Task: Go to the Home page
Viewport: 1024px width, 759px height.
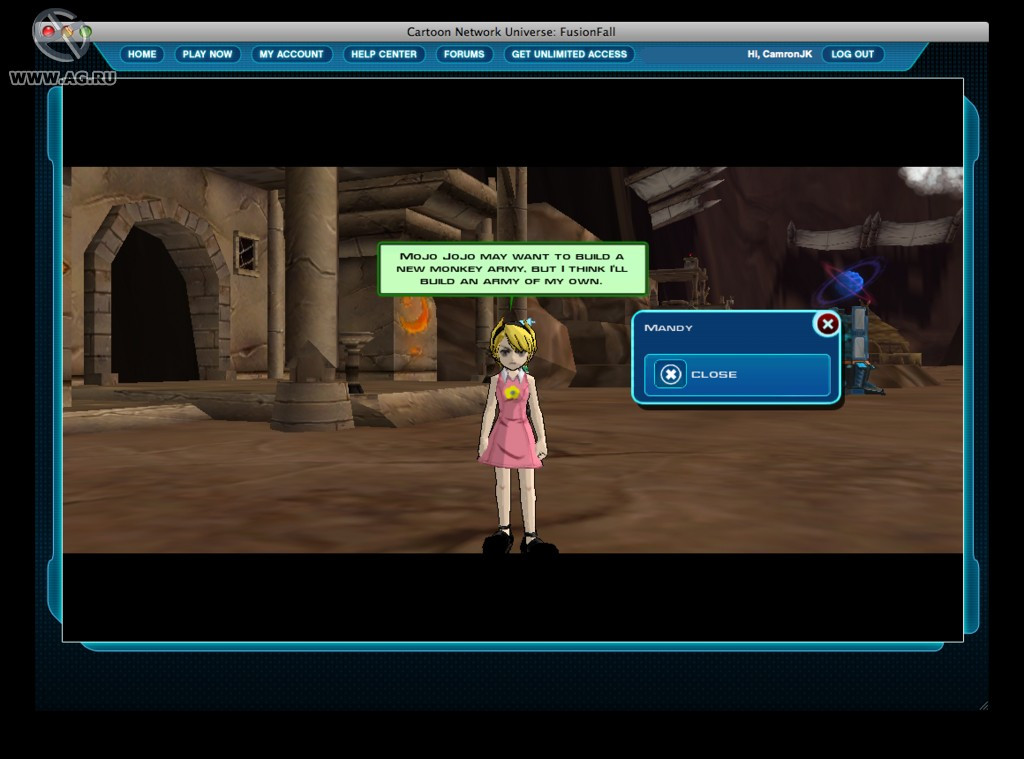Action: coord(142,54)
